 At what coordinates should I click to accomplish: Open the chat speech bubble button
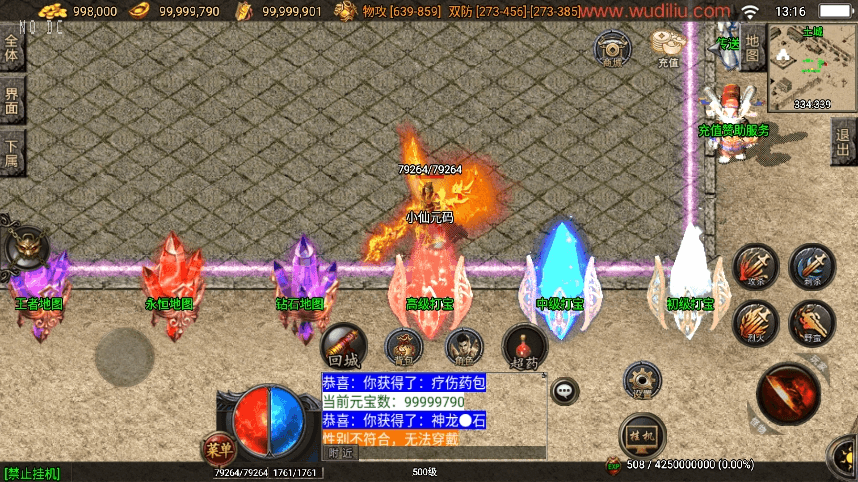(565, 390)
